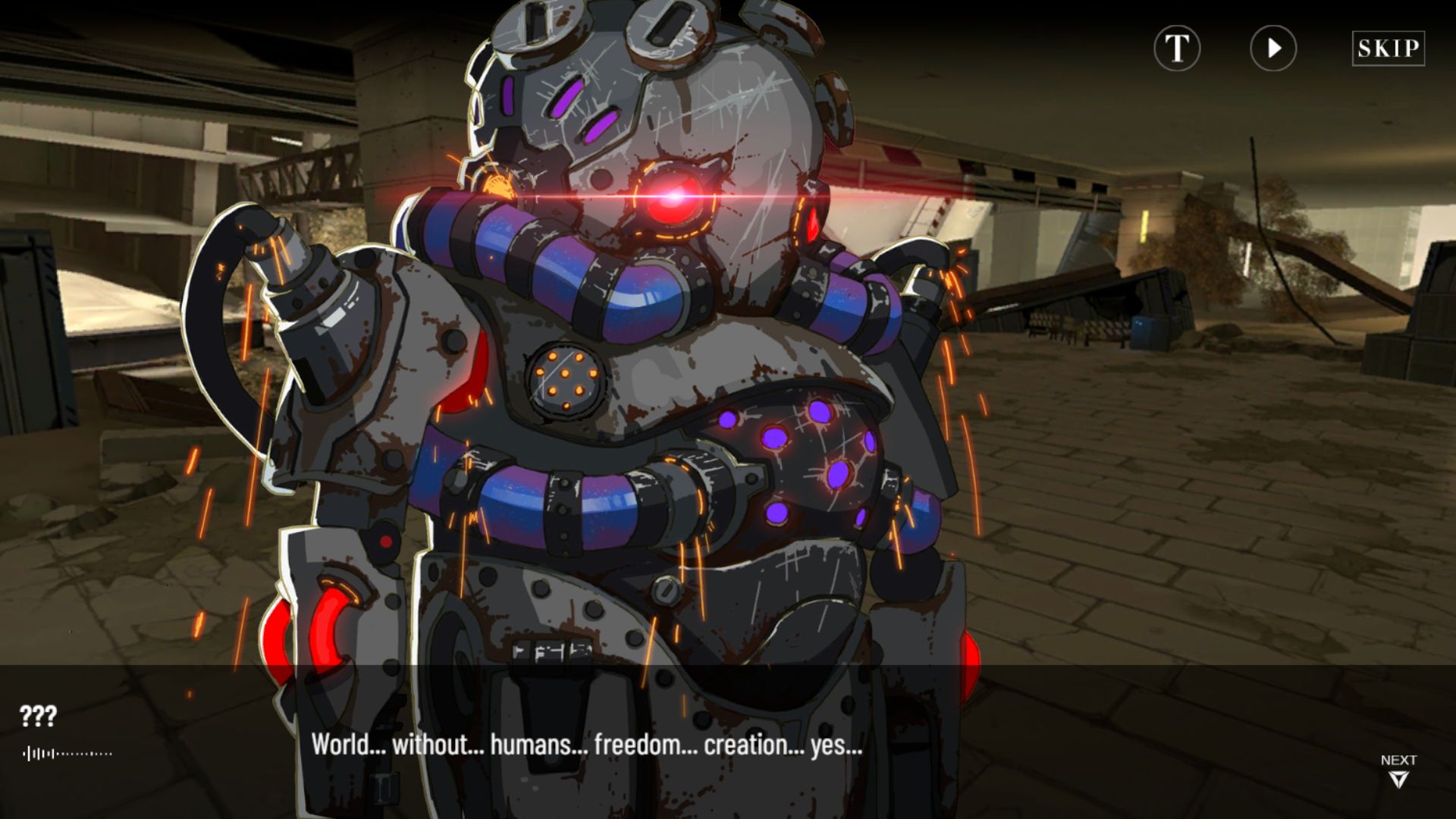The height and width of the screenshot is (819, 1456).
Task: Click the voice waveform progress indicator
Action: pyautogui.click(x=68, y=753)
